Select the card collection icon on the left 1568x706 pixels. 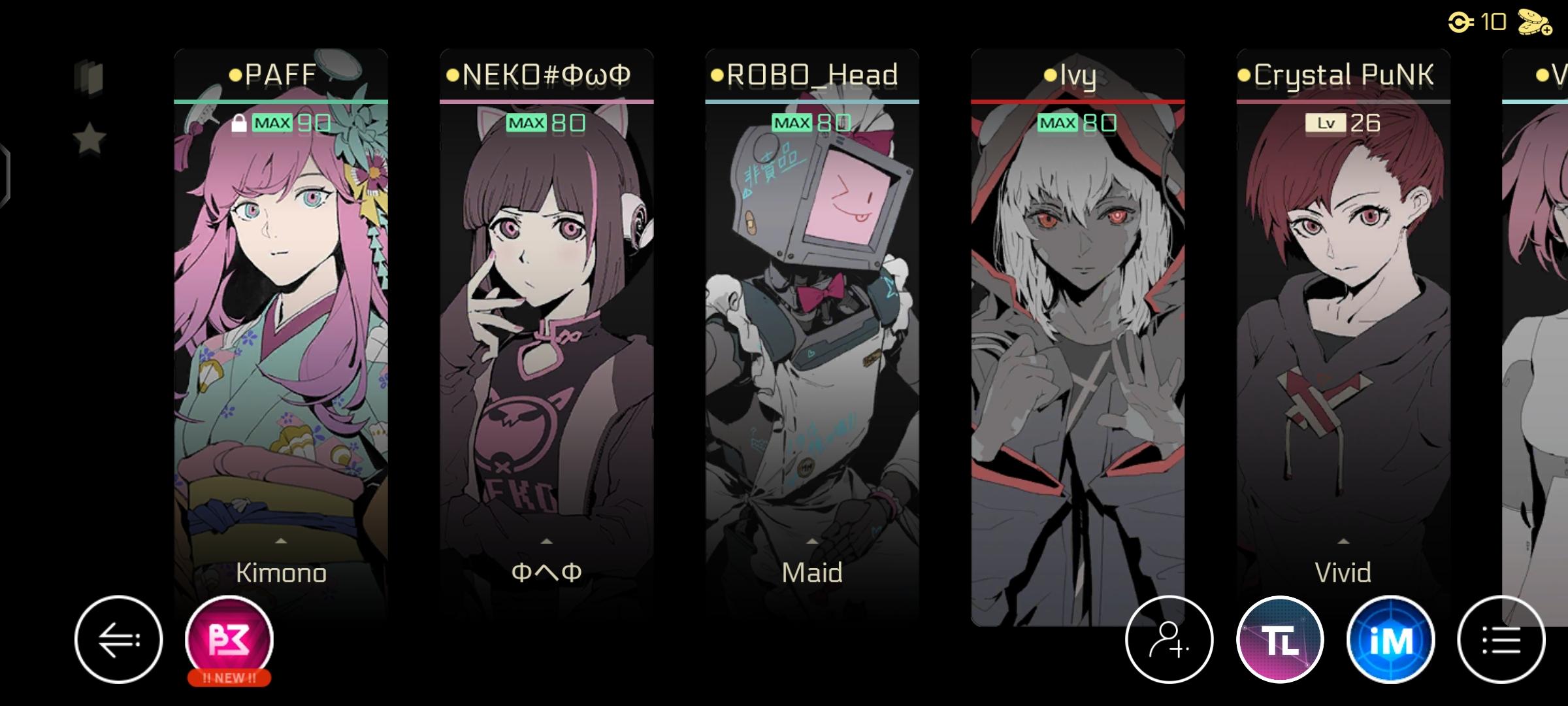[90, 76]
